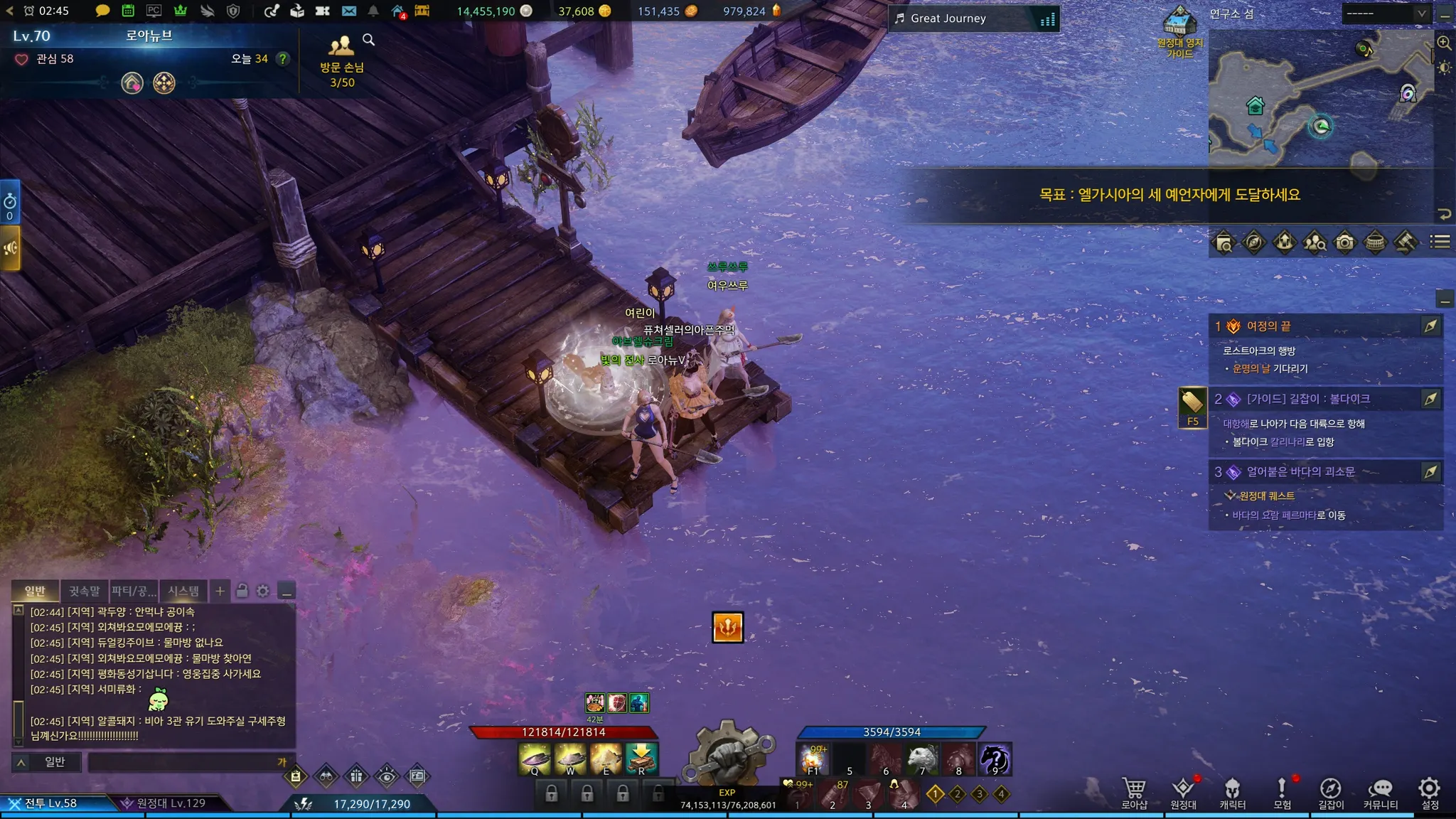Open the 설정 settings gear

click(1429, 793)
